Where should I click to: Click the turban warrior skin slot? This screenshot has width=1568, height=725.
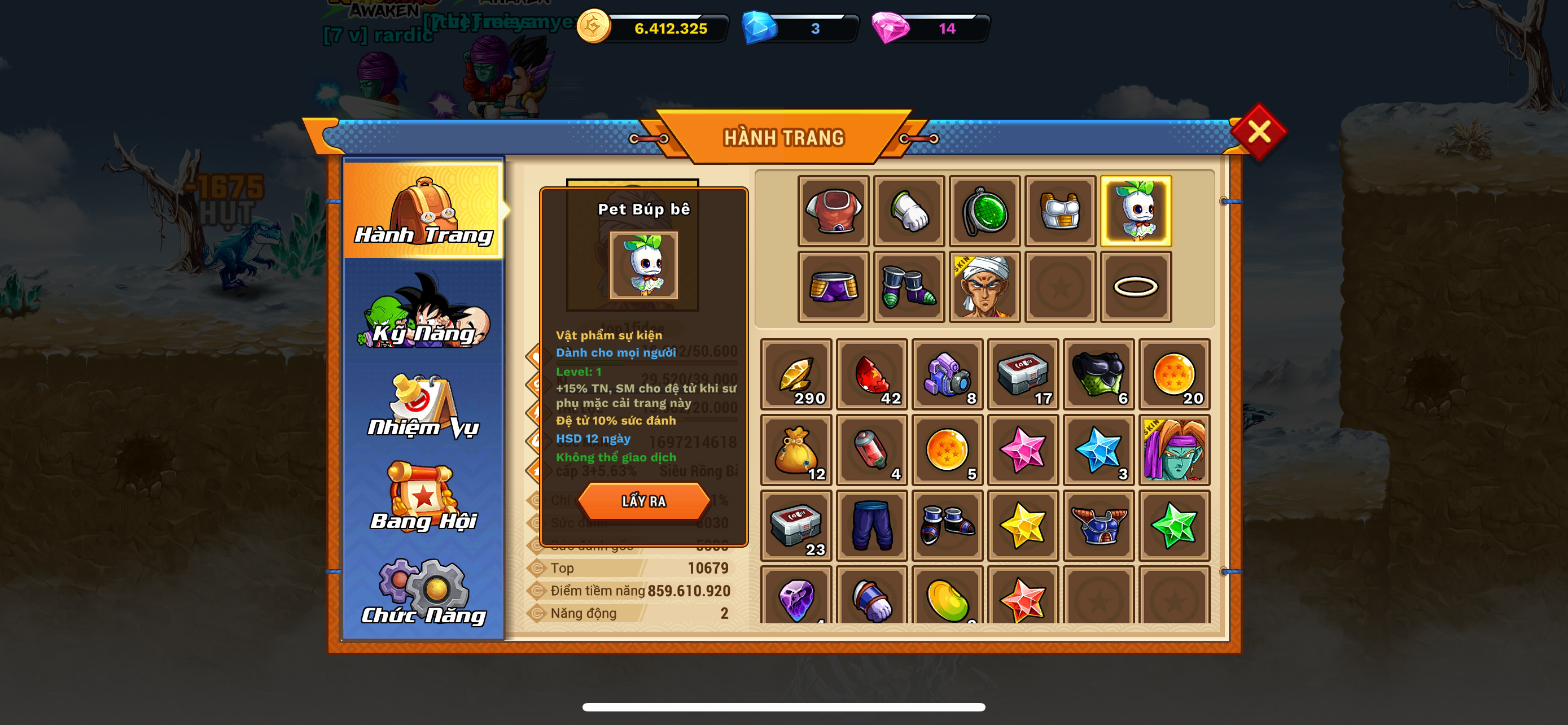[984, 287]
